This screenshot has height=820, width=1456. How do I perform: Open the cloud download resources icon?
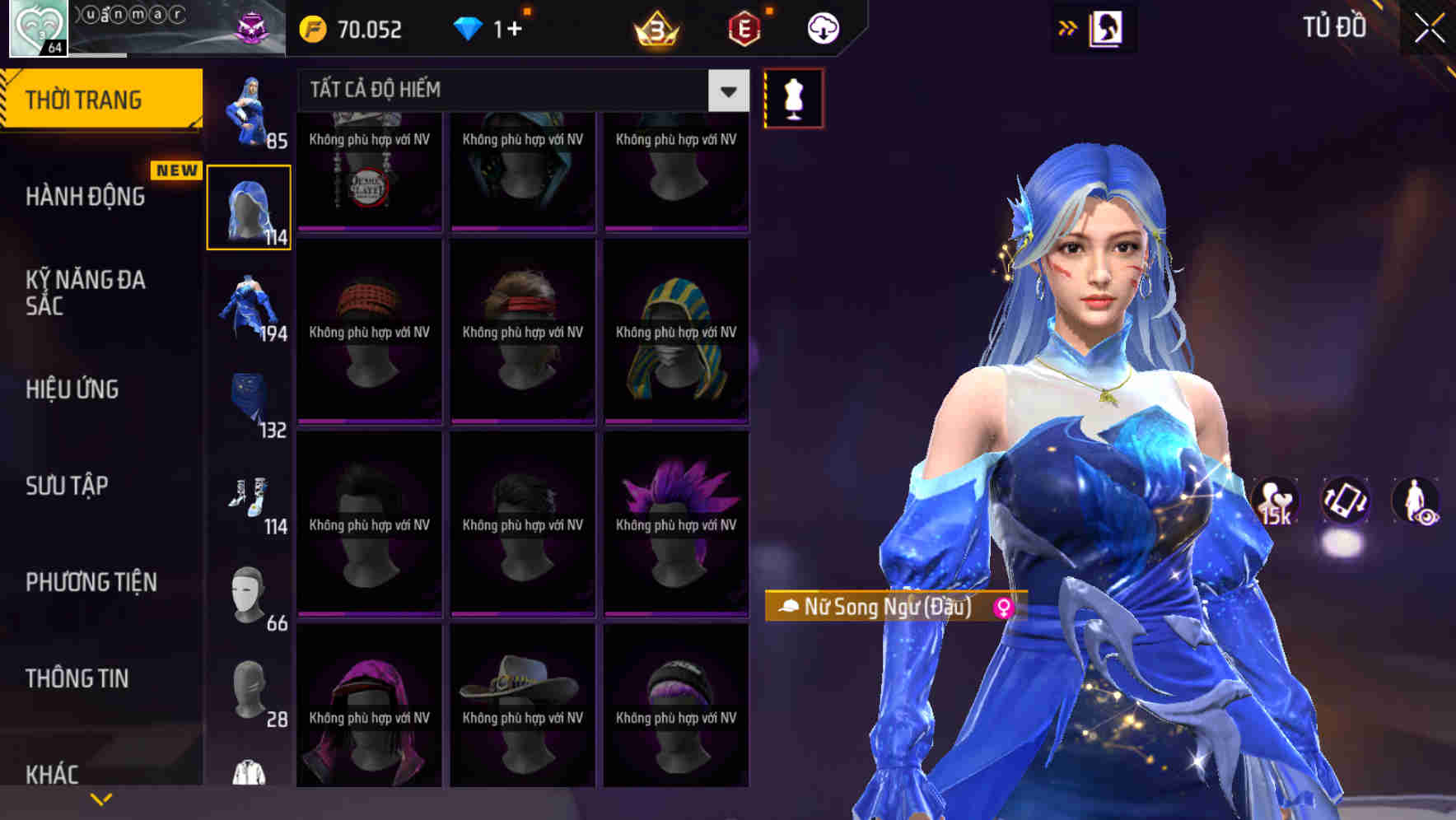click(x=821, y=28)
